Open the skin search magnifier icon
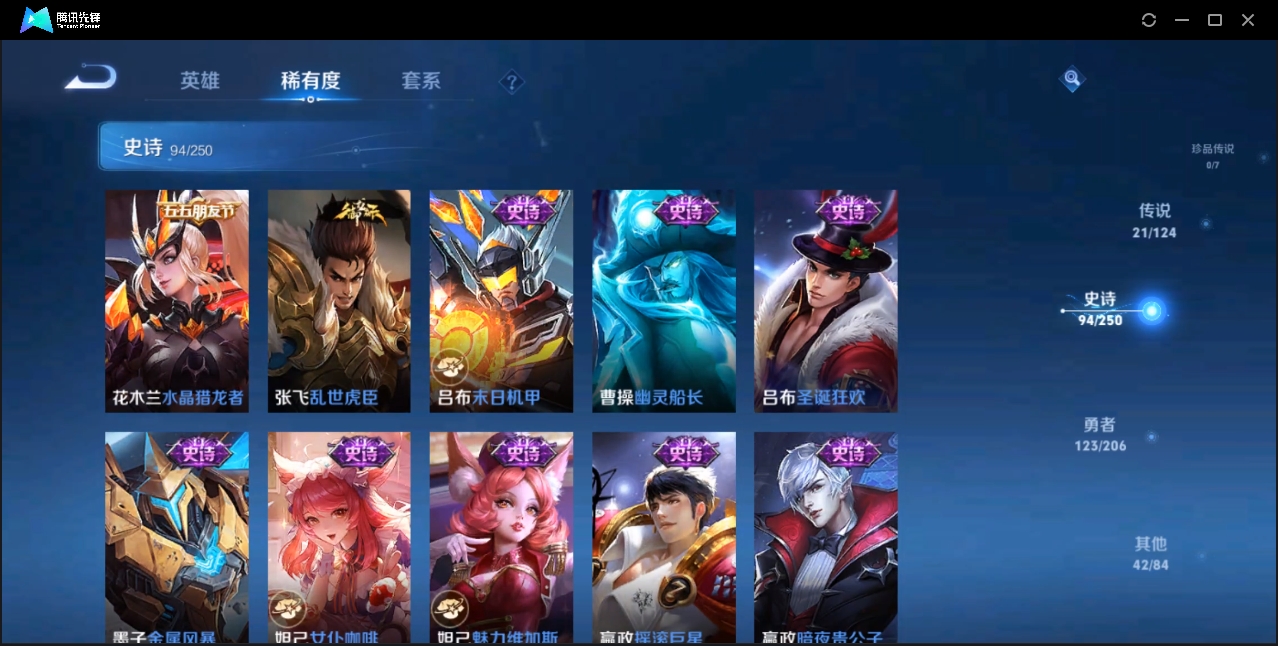The height and width of the screenshot is (646, 1278). click(1072, 78)
